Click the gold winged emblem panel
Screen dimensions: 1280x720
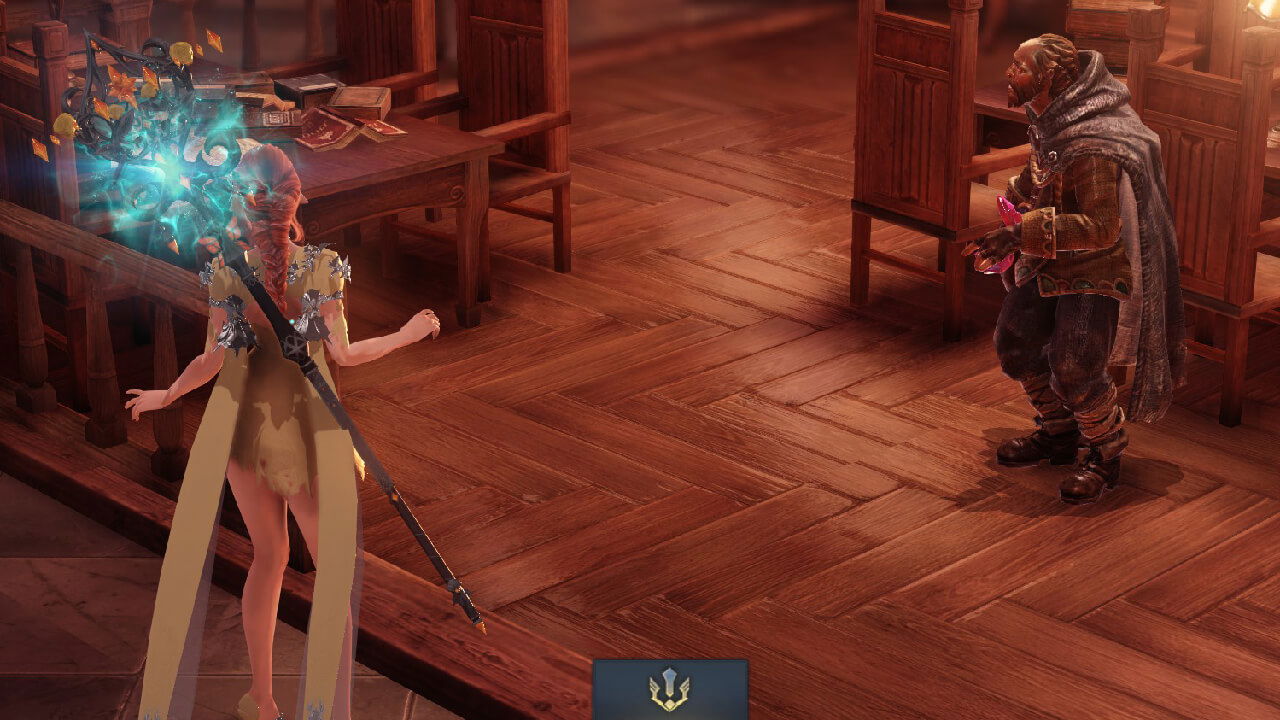pyautogui.click(x=670, y=689)
